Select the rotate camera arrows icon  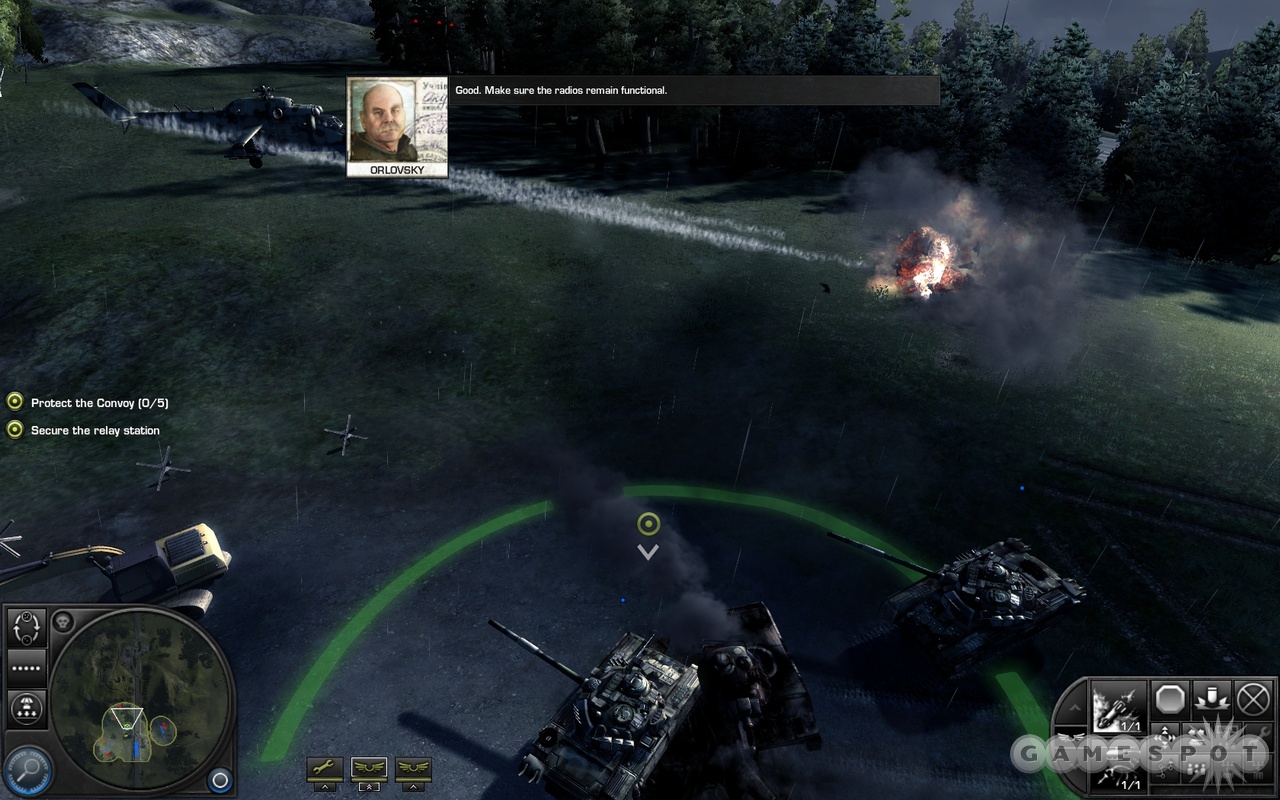point(27,627)
